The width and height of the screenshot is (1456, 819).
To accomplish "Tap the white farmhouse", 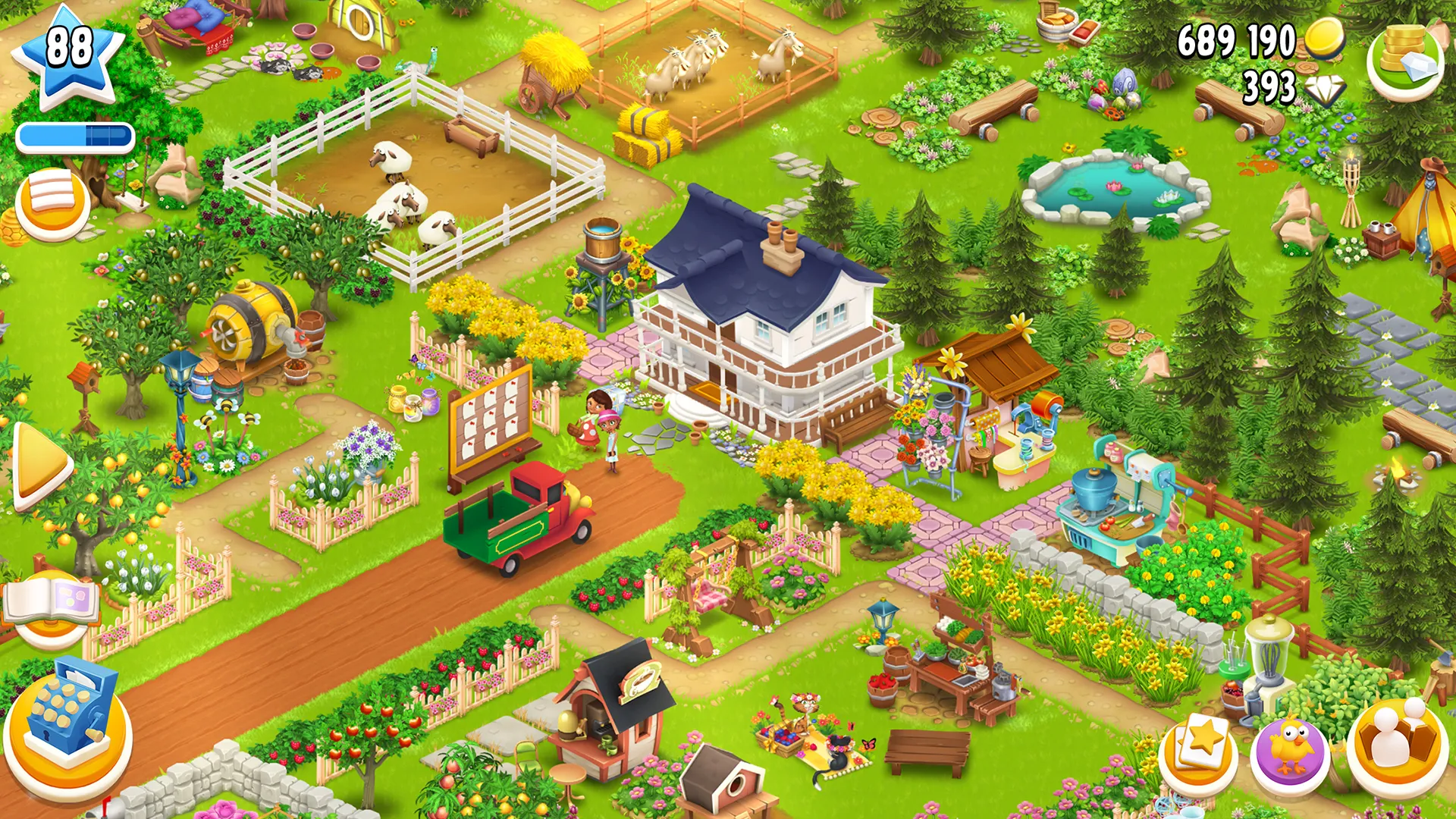I will [758, 318].
